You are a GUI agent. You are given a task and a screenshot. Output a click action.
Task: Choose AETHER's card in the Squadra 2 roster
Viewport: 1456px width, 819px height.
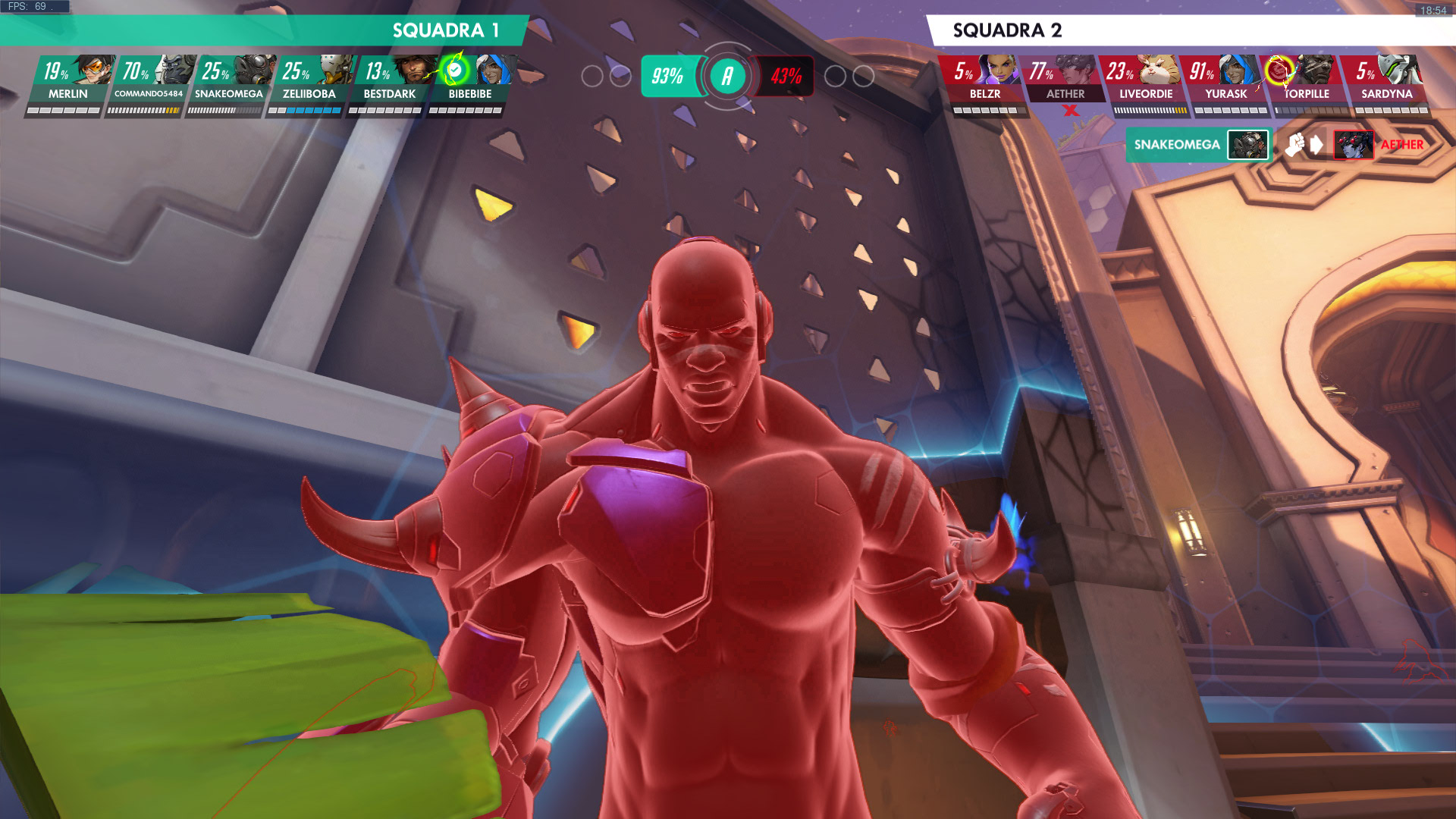[x=1065, y=82]
